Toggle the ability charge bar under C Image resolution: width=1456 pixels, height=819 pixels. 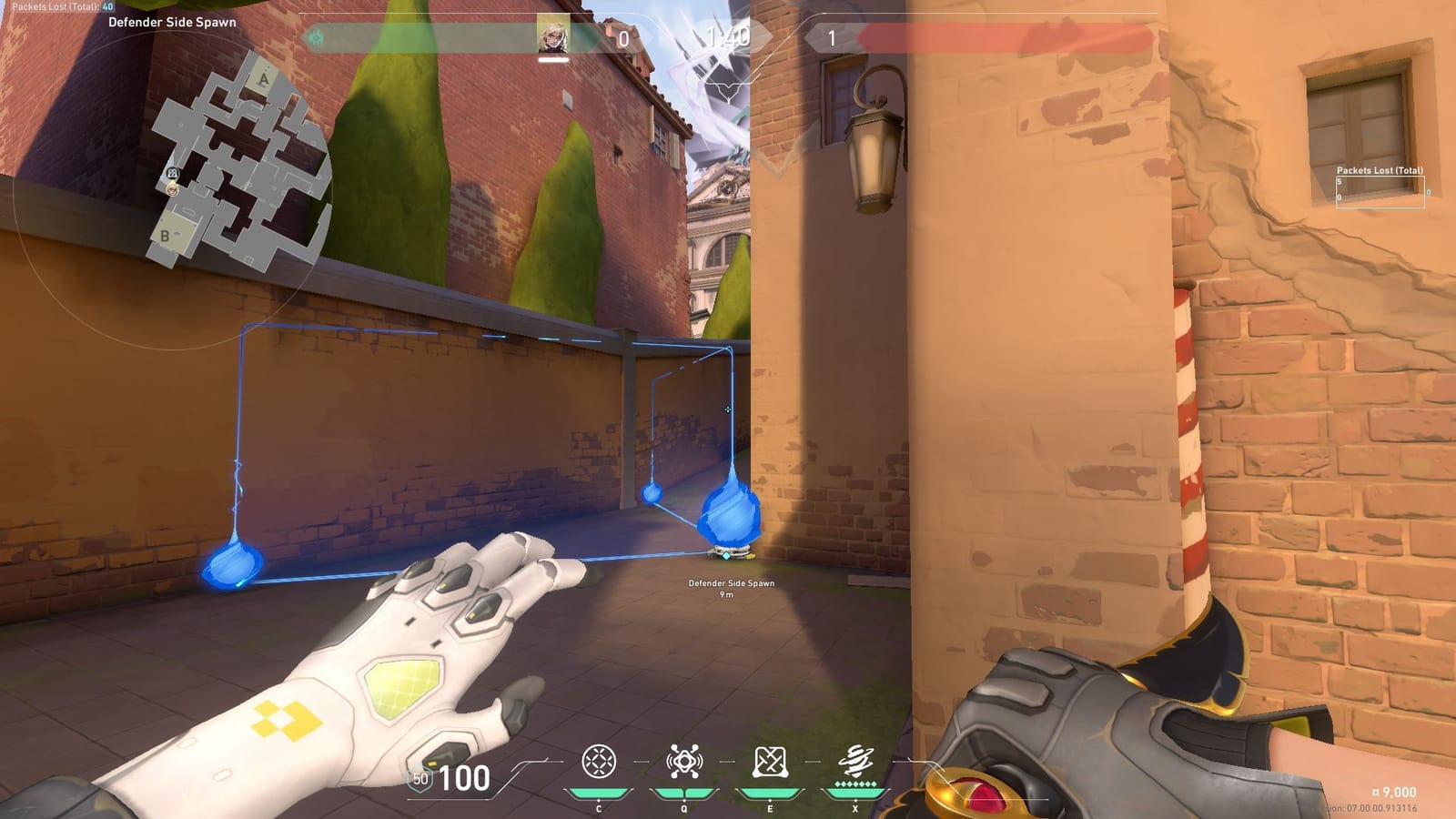coord(599,793)
